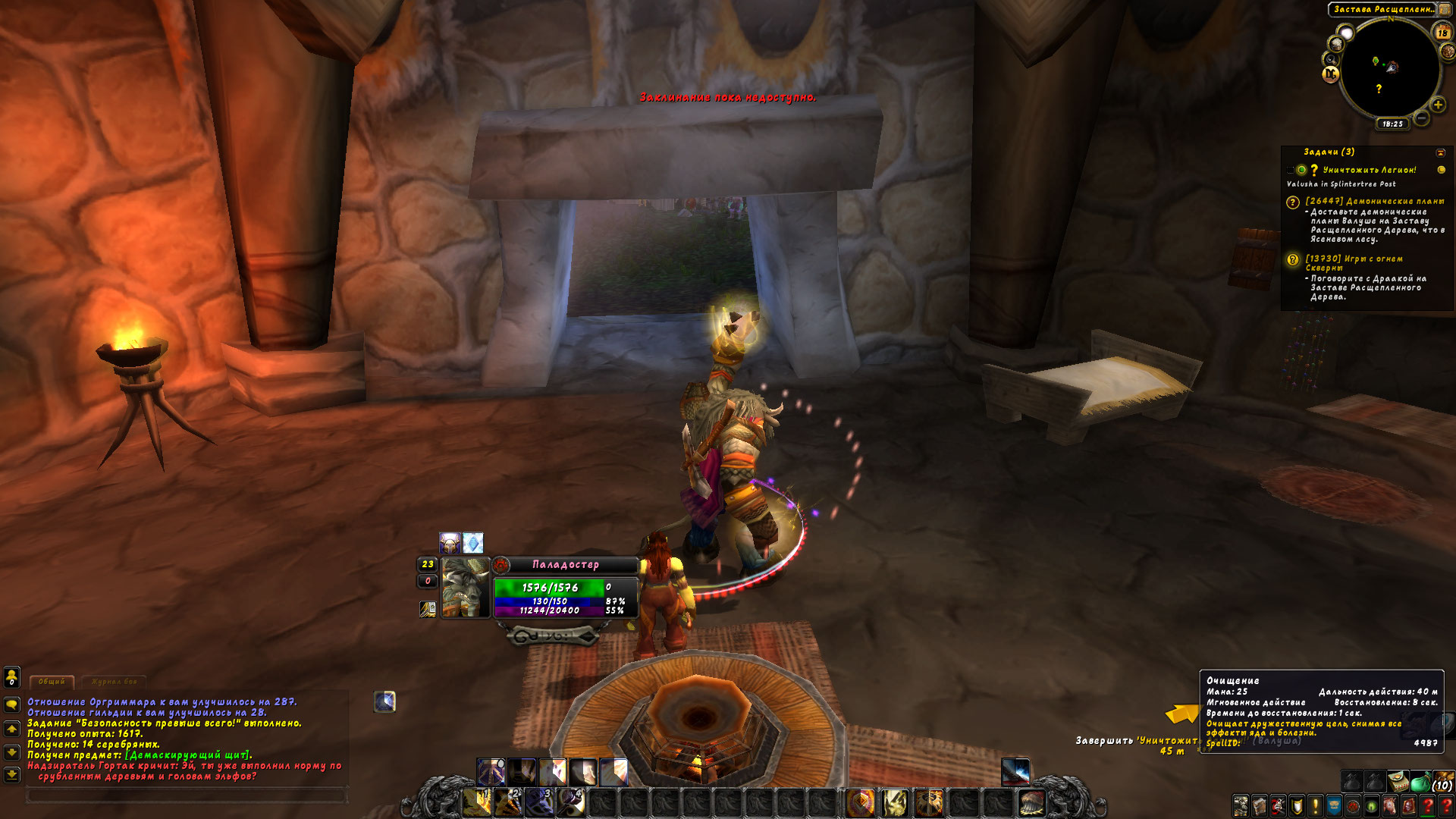Cast the hammer ability in slot 4
Viewport: 1456px width, 819px height.
[570, 802]
